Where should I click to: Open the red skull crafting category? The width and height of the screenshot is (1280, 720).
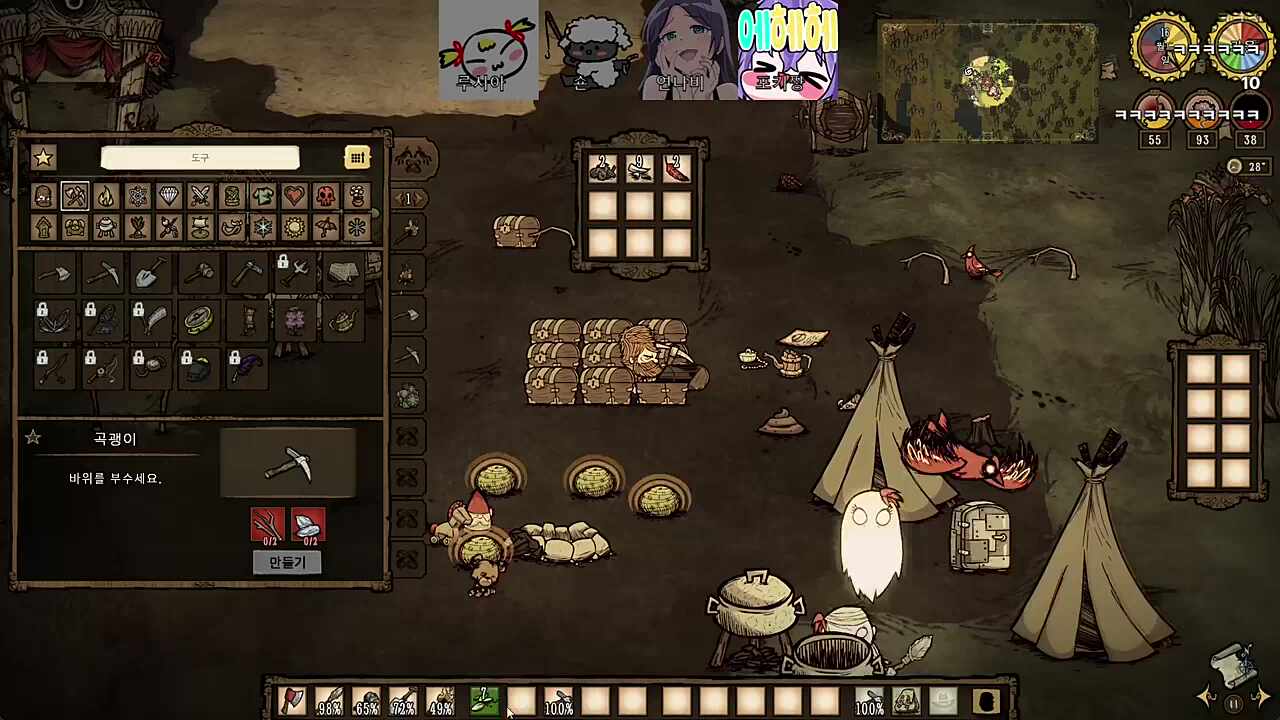click(326, 196)
